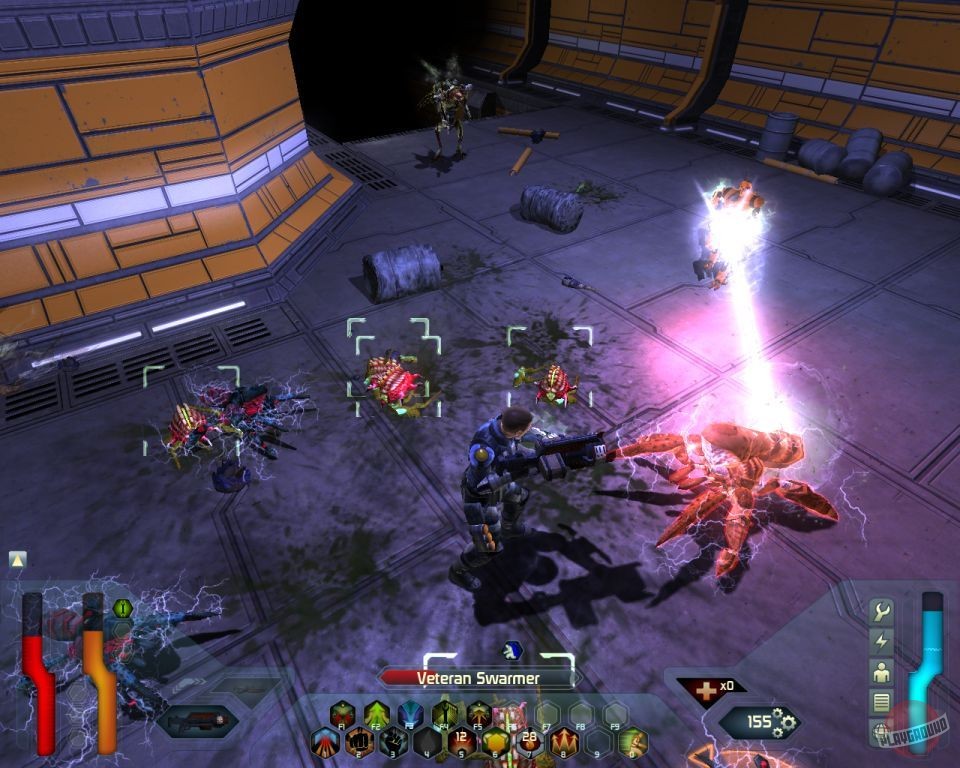The height and width of the screenshot is (768, 960).
Task: Fire the red spread-shot skill in the first slot
Action: (x=326, y=743)
